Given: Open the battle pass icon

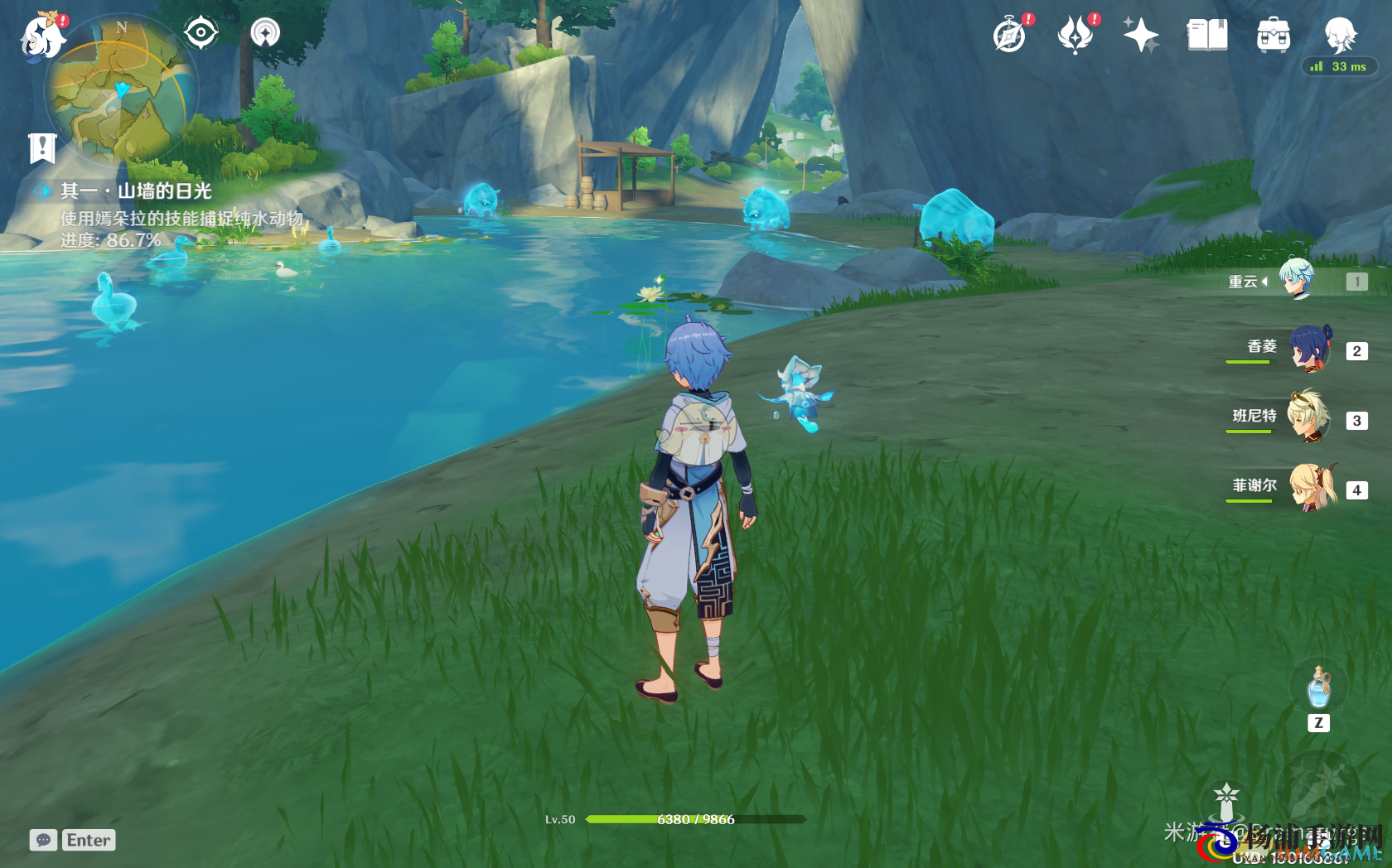Looking at the screenshot, I should (x=1075, y=36).
